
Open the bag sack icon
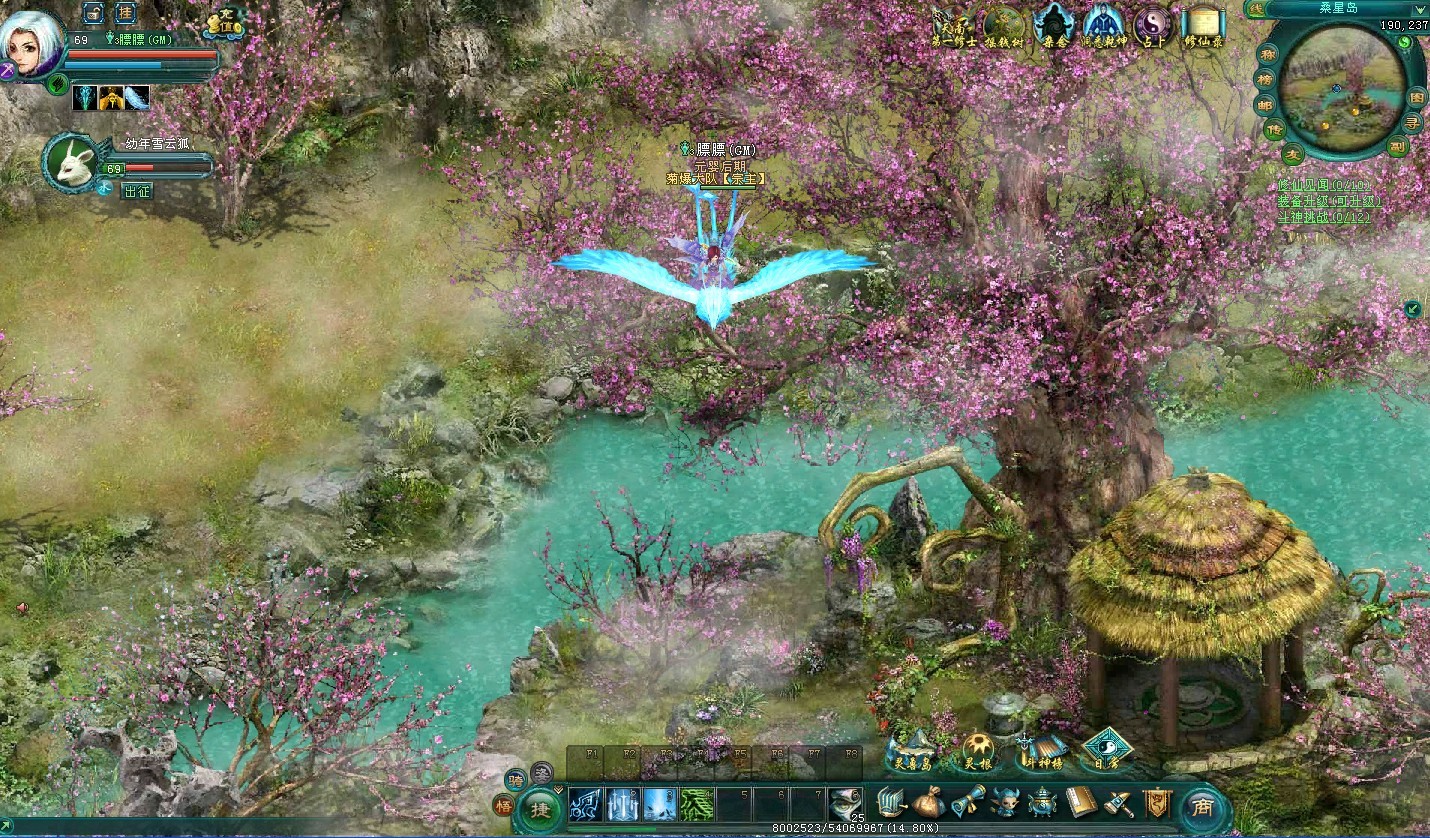tap(928, 802)
